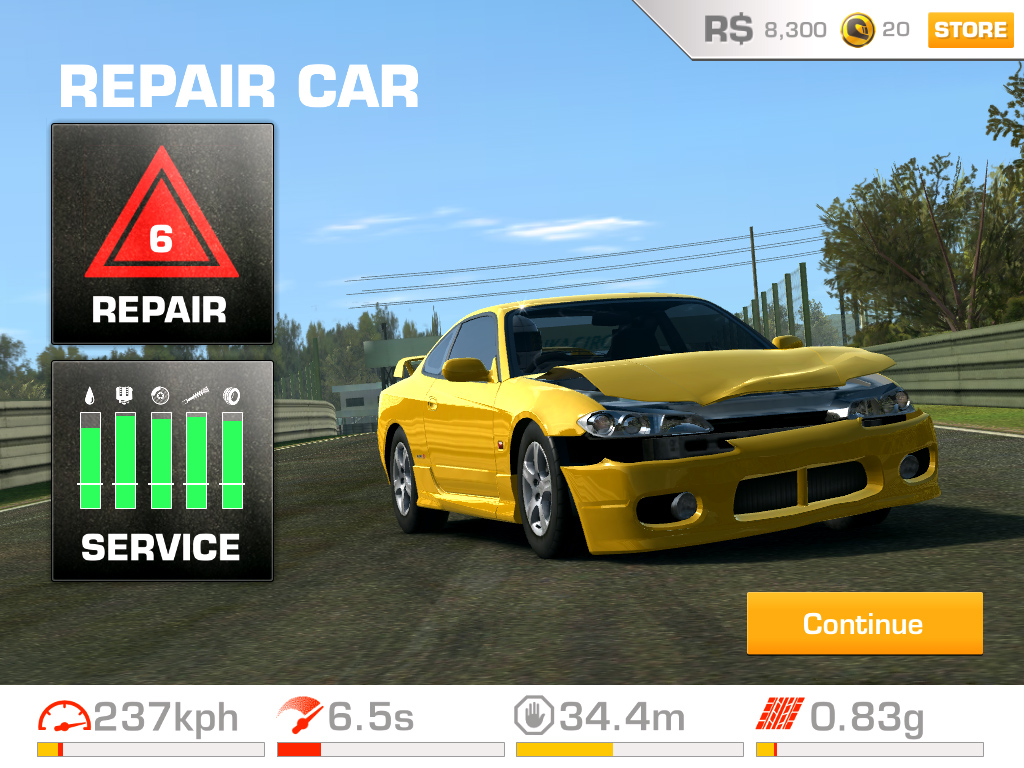
Task: Select the gold helmet coin balance
Action: pos(875,30)
